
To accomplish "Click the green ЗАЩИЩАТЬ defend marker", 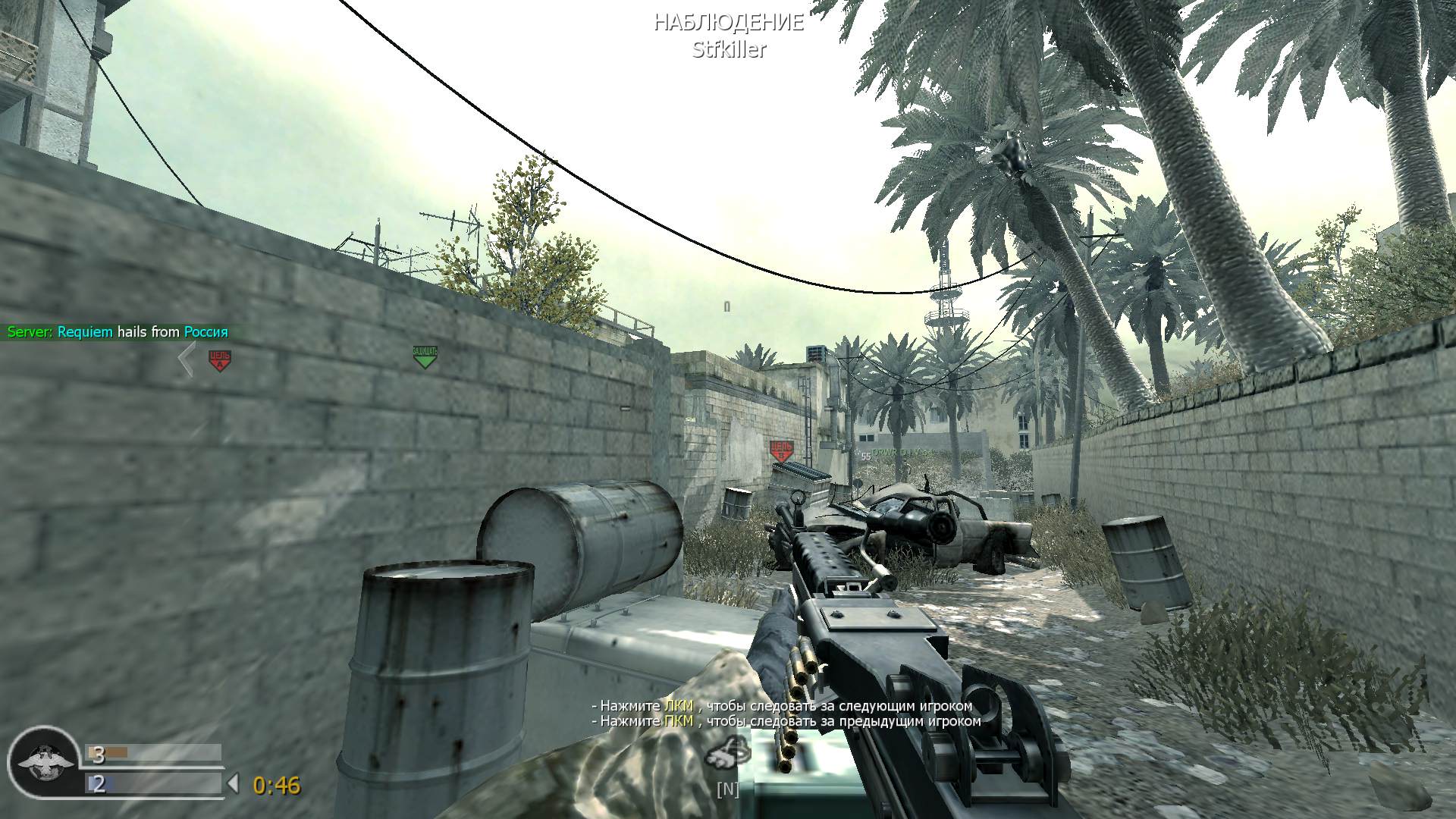I will [425, 354].
